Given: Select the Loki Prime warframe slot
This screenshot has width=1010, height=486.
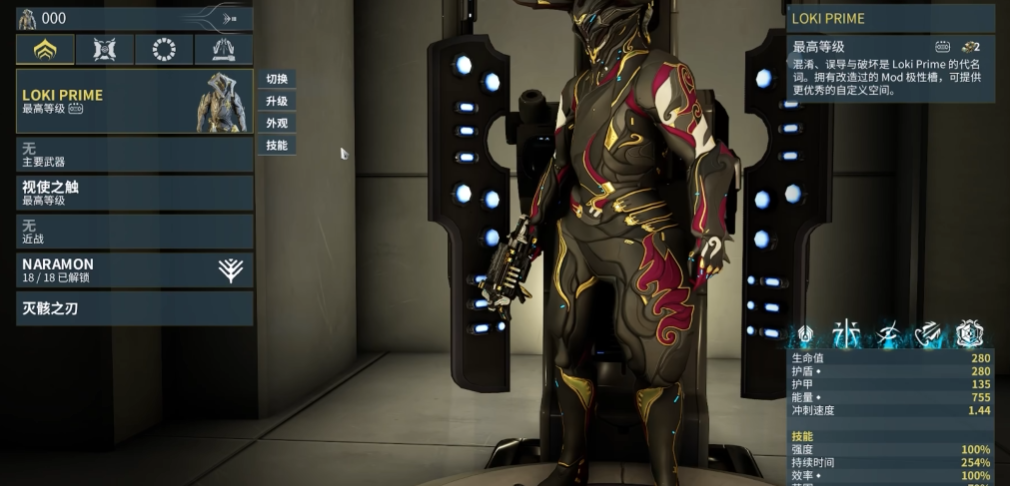Looking at the screenshot, I should (134, 101).
